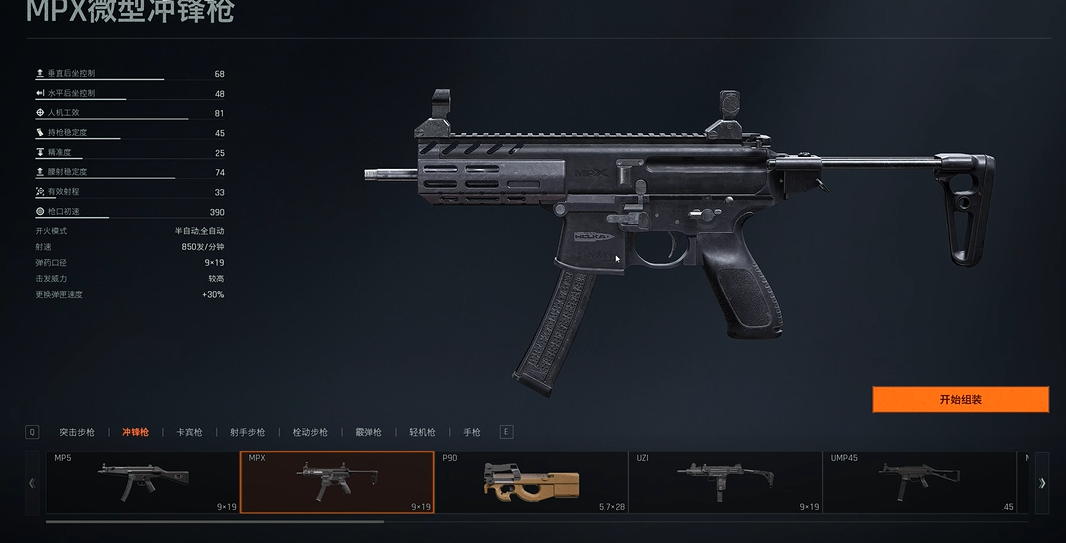This screenshot has height=543, width=1066.
Task: Click the right arrow of weapon list
Action: [x=1042, y=483]
